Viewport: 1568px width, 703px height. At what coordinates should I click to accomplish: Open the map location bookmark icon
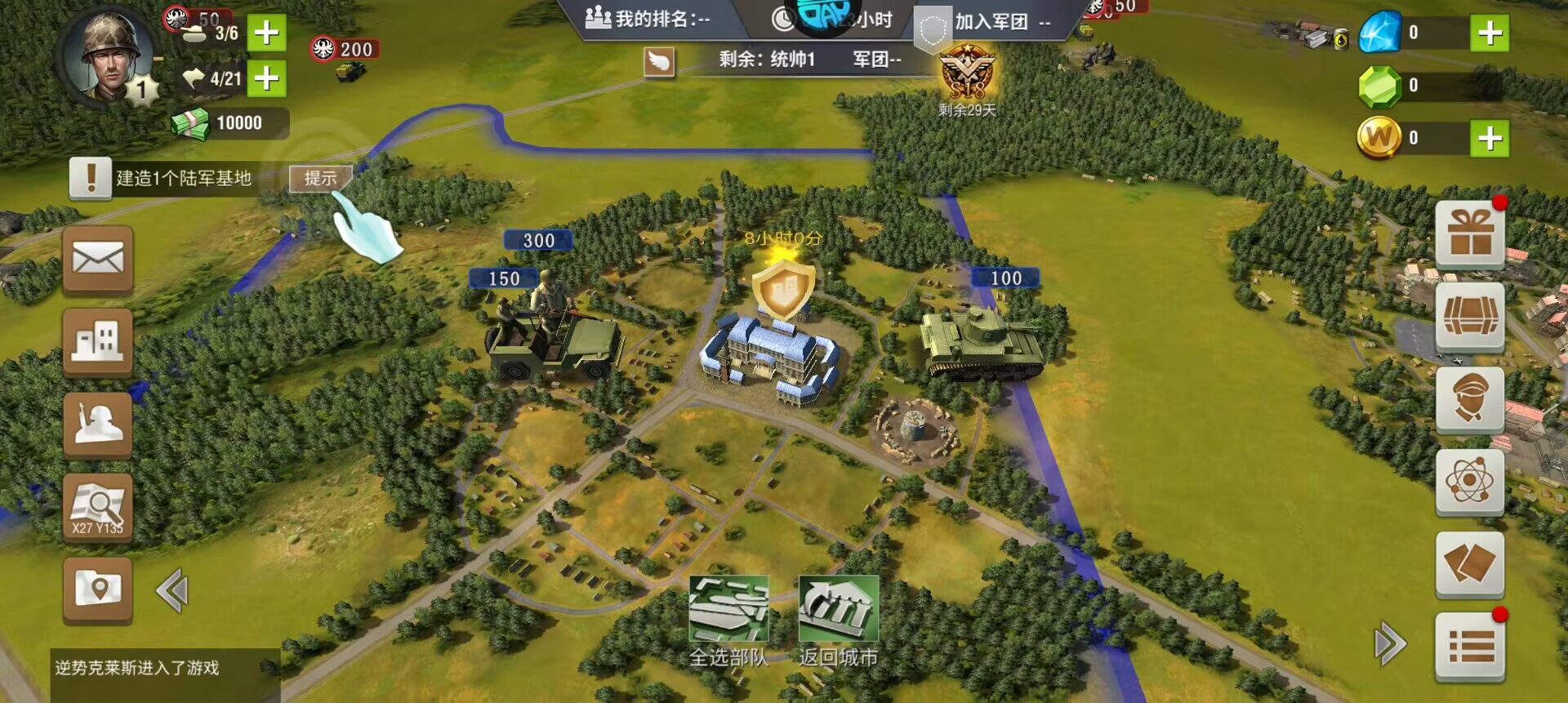[98, 590]
